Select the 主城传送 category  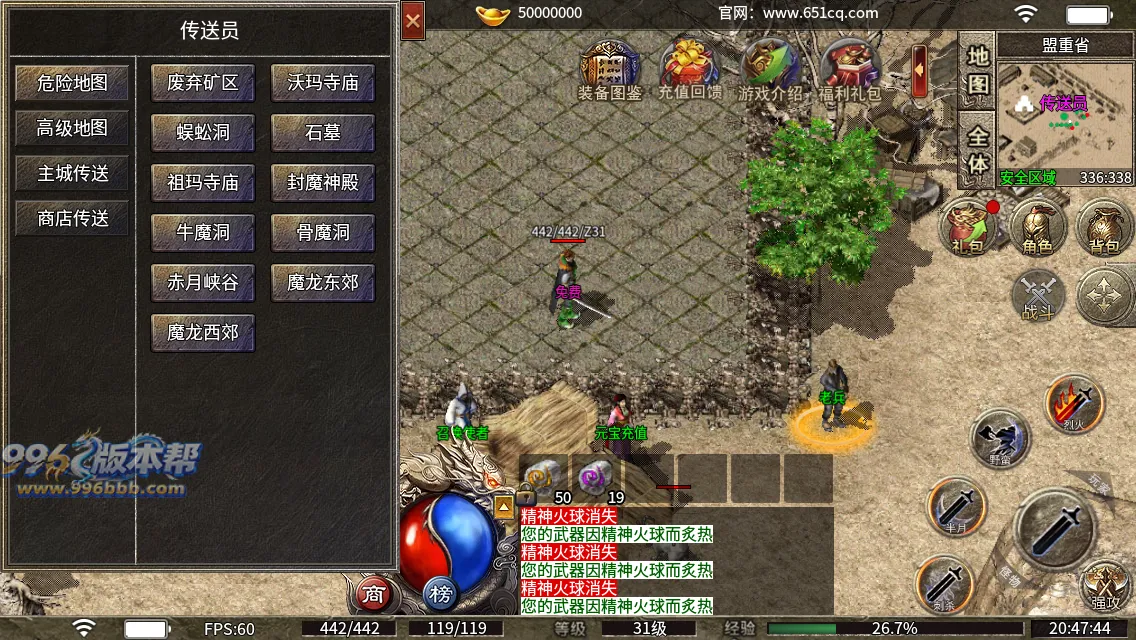[x=72, y=173]
